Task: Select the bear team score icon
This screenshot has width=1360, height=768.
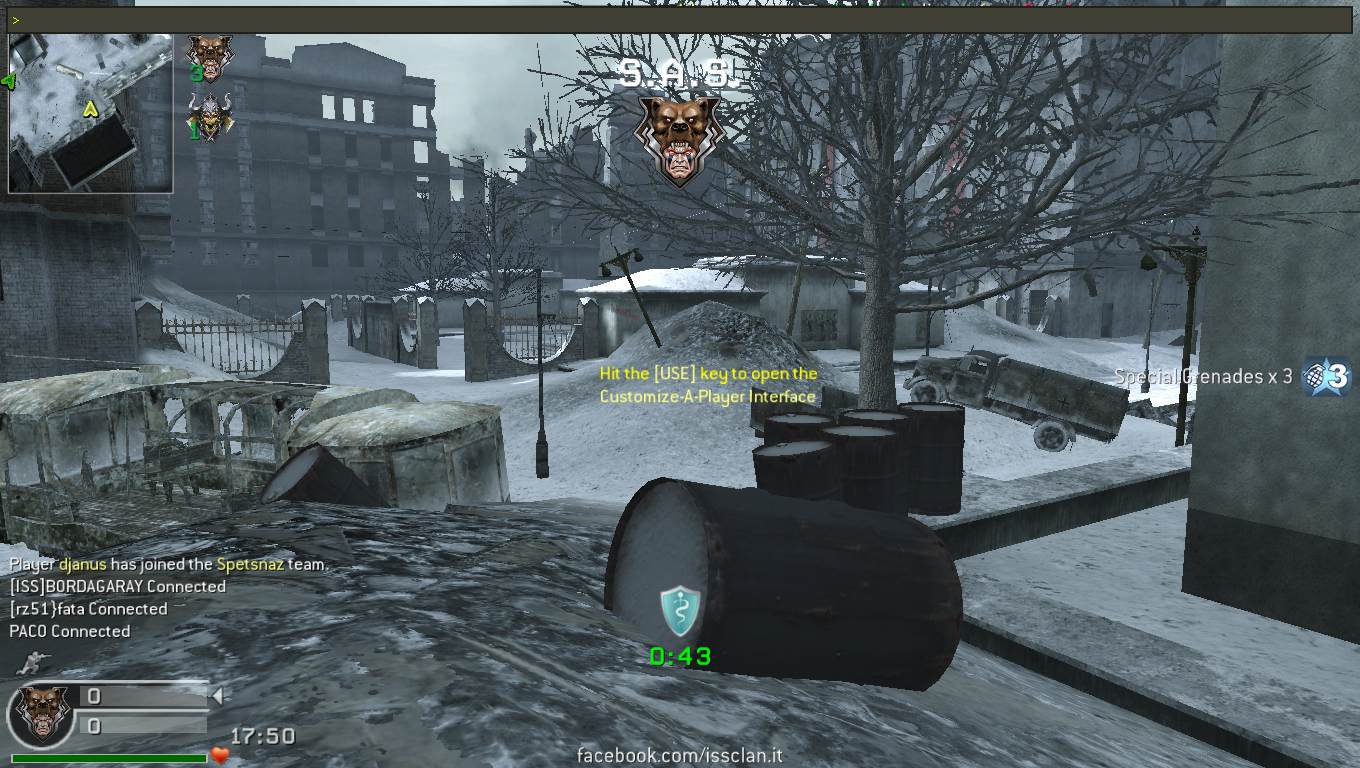Action: click(209, 58)
